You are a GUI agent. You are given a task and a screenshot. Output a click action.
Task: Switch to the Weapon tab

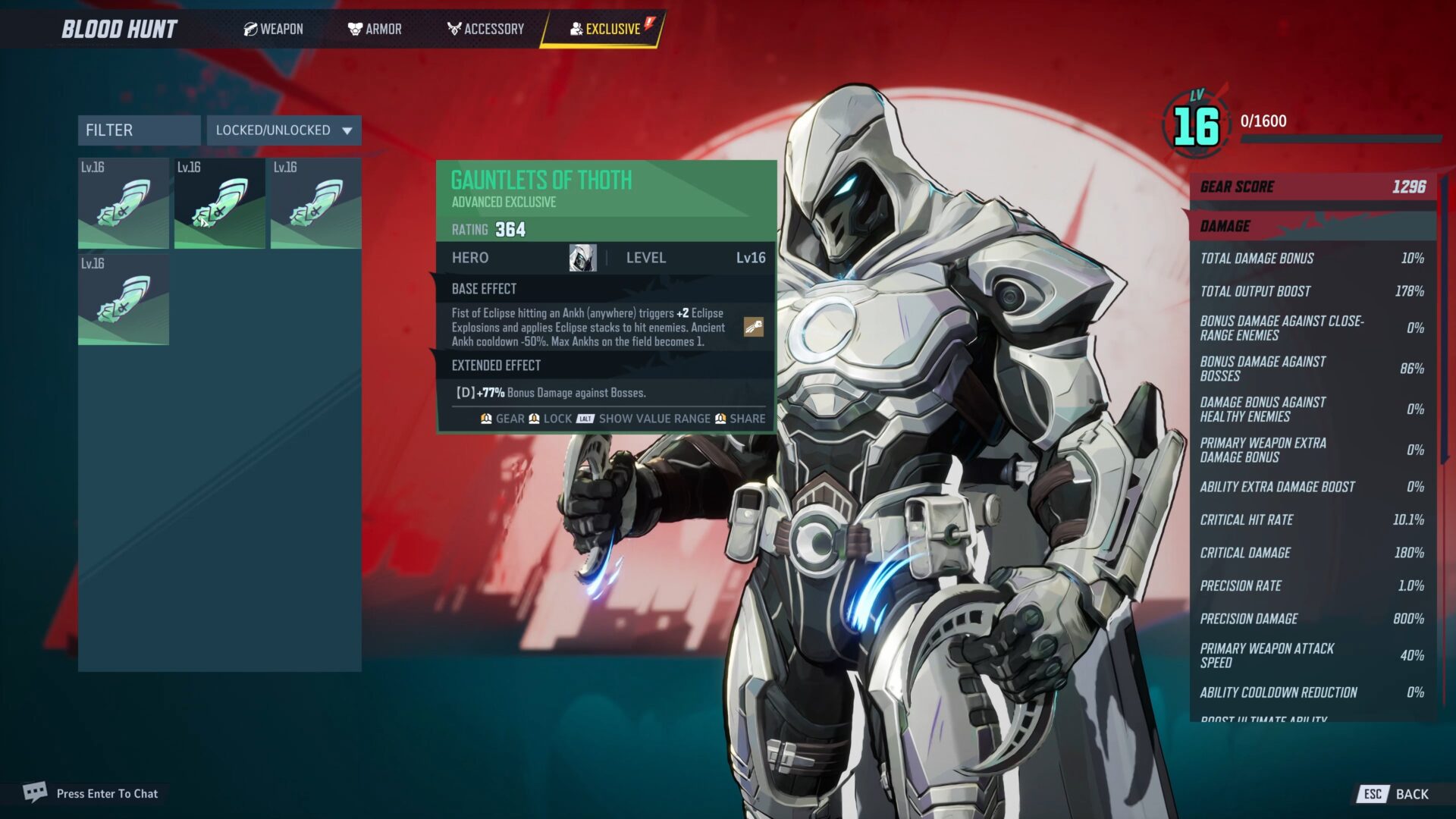(274, 29)
